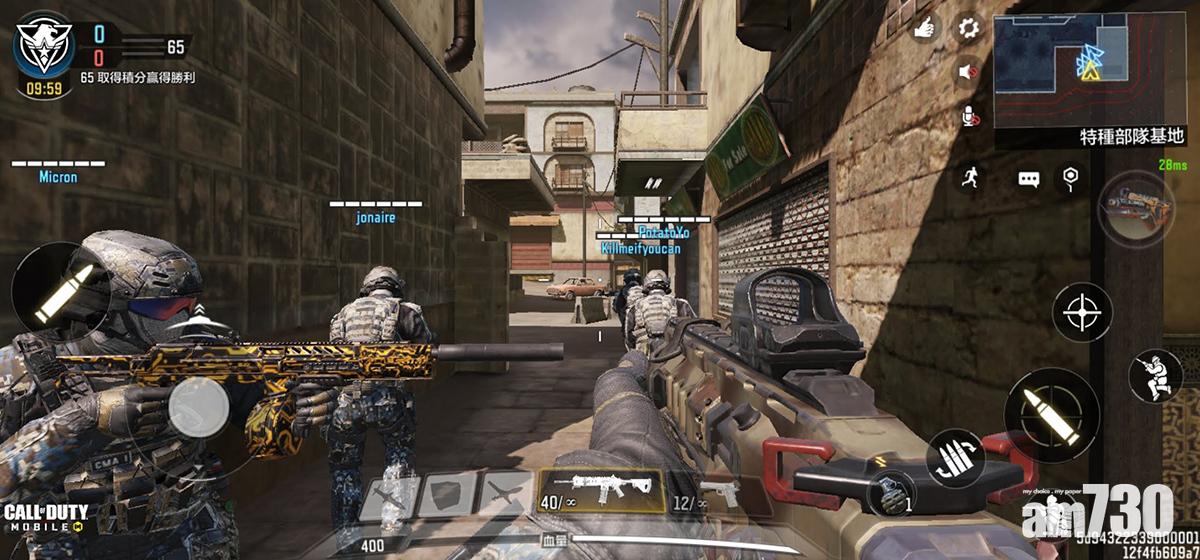Open the gear settings menu
Viewport: 1200px width, 560px height.
(x=968, y=28)
